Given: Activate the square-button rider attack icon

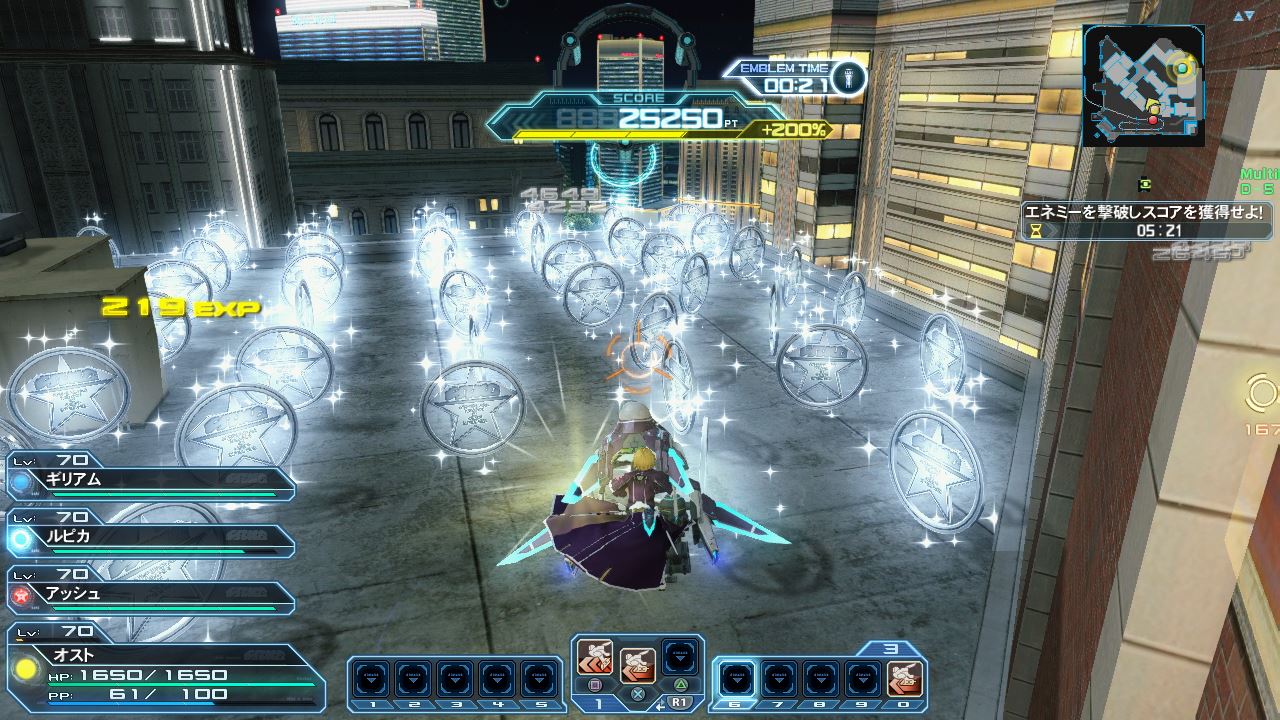Looking at the screenshot, I should (x=595, y=659).
